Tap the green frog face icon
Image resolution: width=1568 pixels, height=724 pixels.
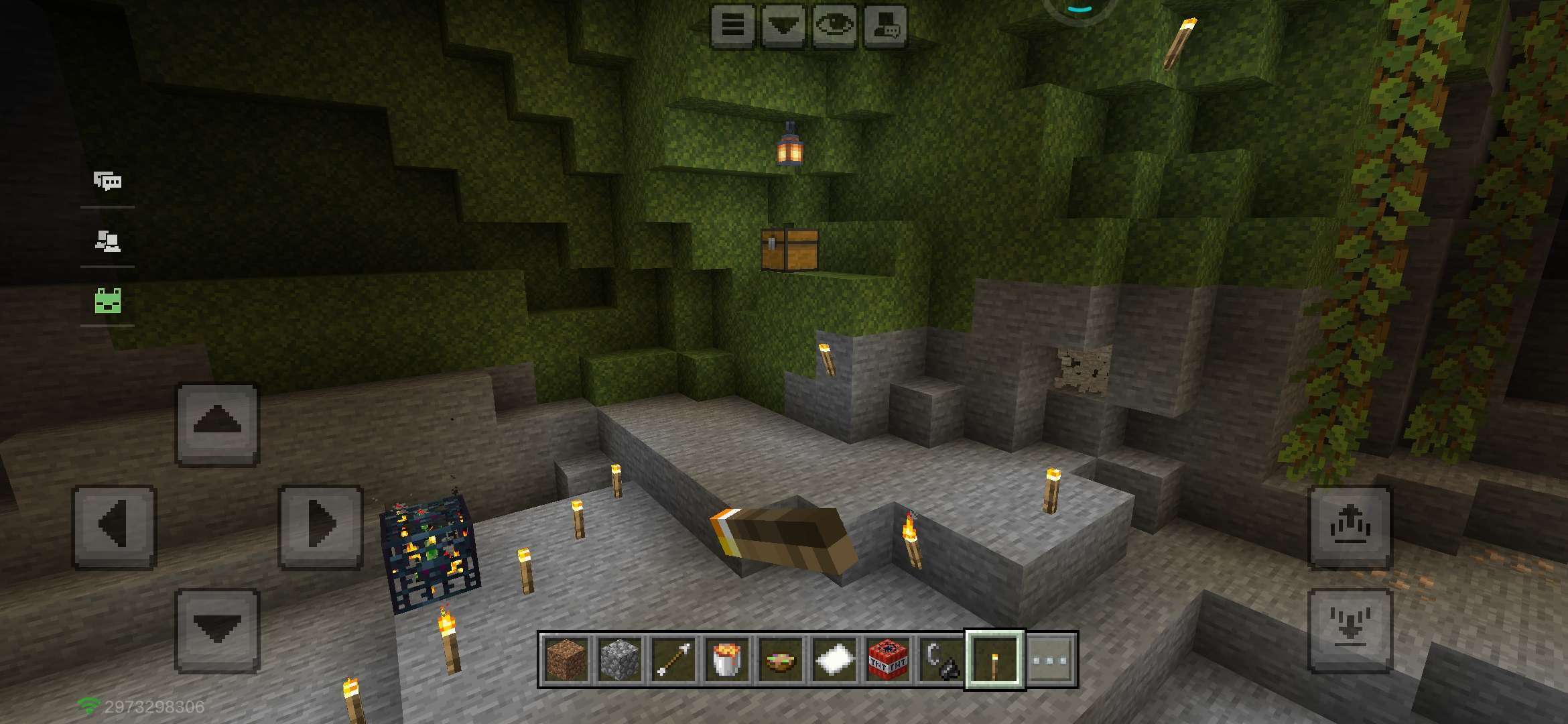point(107,301)
